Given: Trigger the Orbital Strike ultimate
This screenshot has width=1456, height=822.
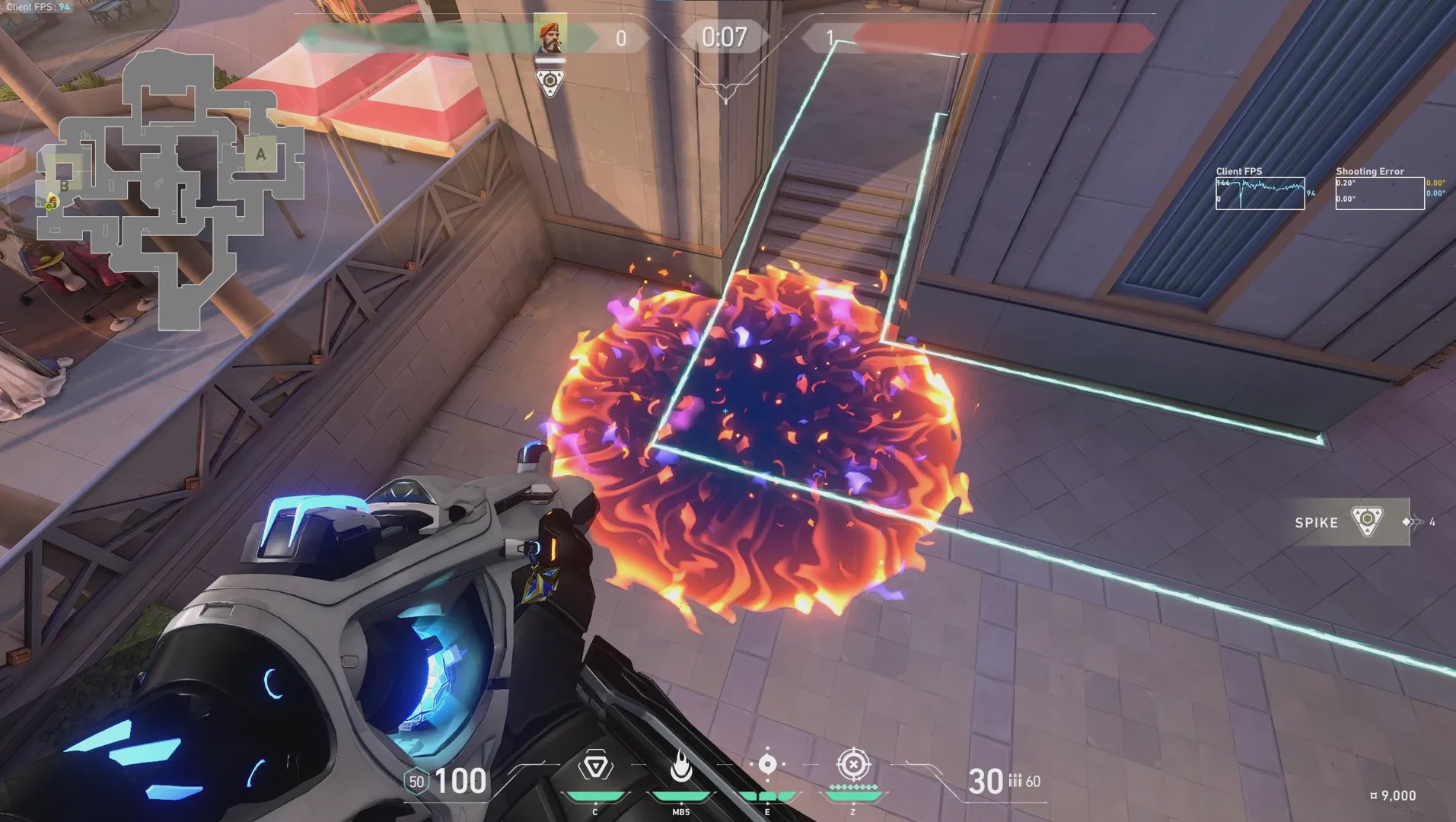Looking at the screenshot, I should pos(853,764).
